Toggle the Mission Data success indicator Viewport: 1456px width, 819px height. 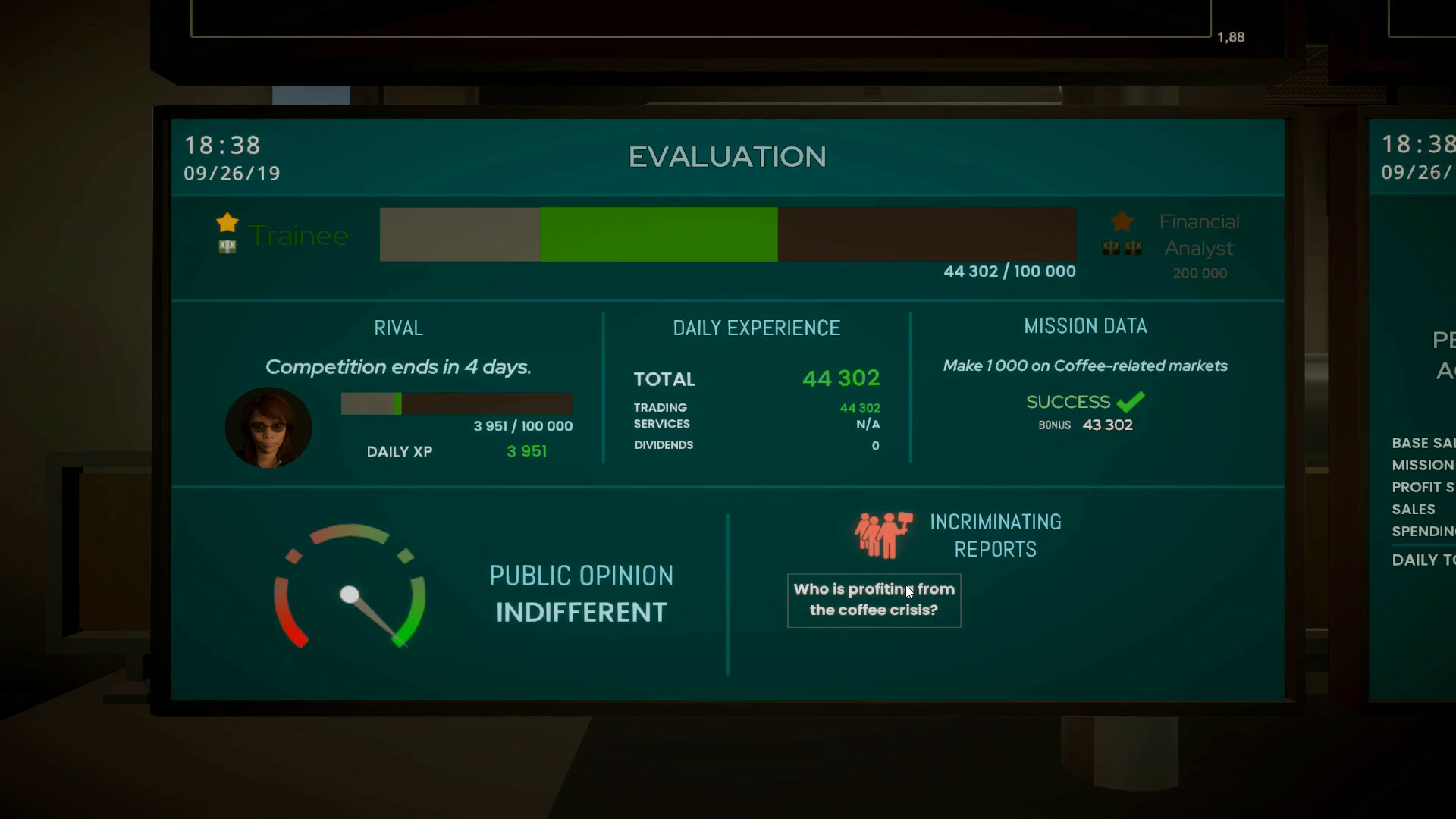coord(1083,402)
